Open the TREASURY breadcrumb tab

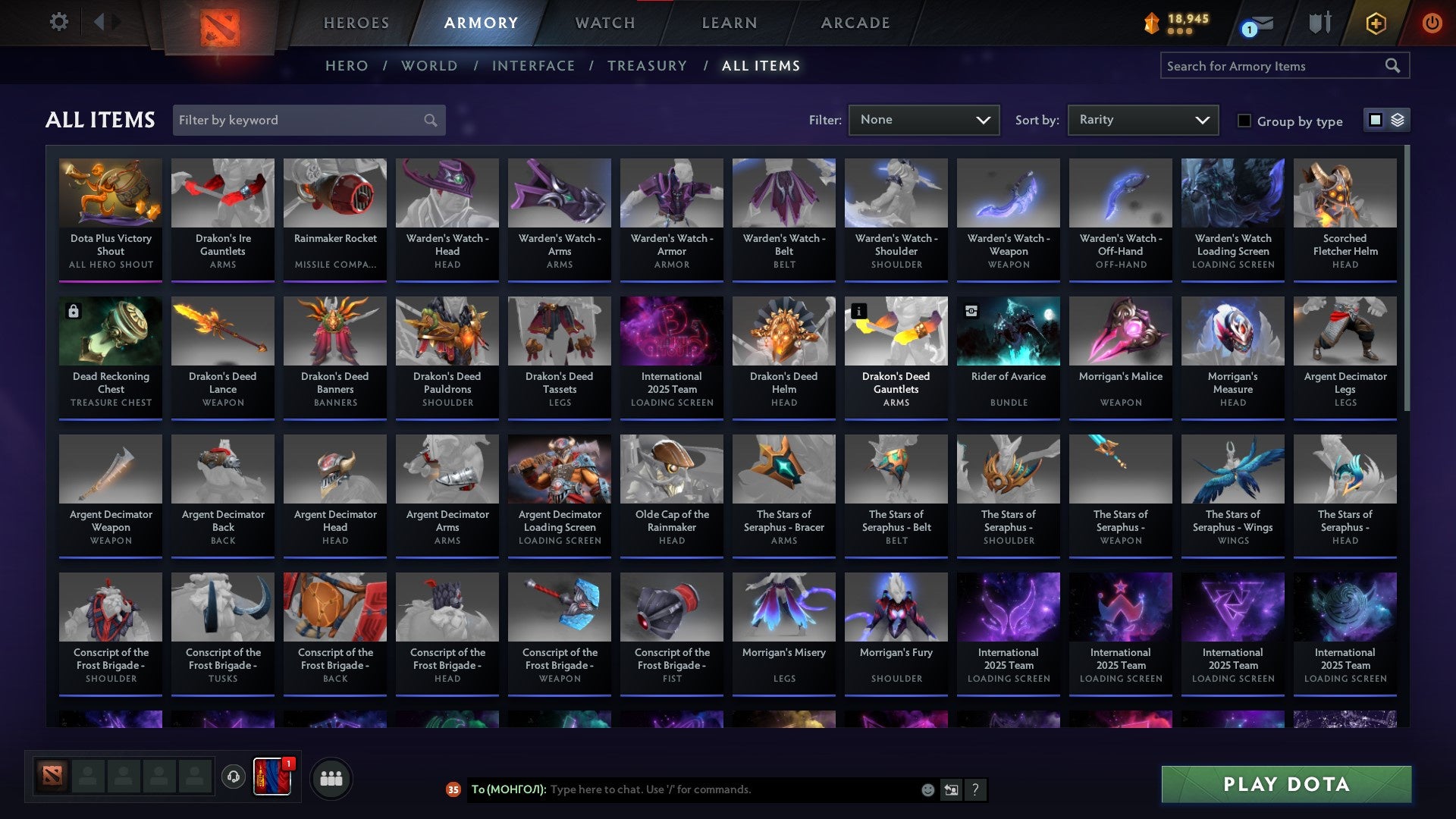pos(648,66)
